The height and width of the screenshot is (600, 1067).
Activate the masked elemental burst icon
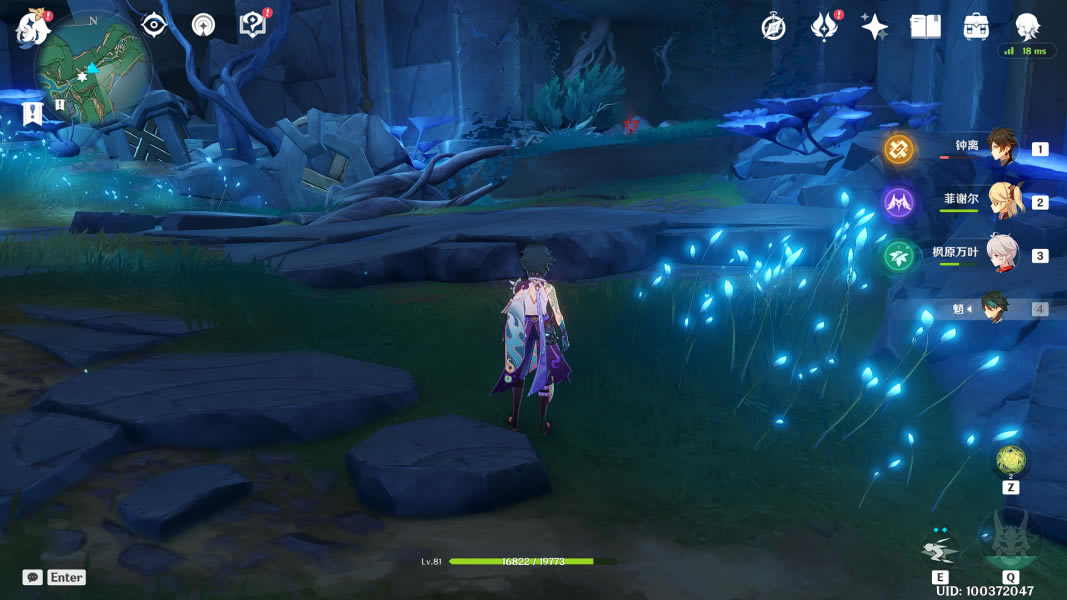tap(1010, 540)
